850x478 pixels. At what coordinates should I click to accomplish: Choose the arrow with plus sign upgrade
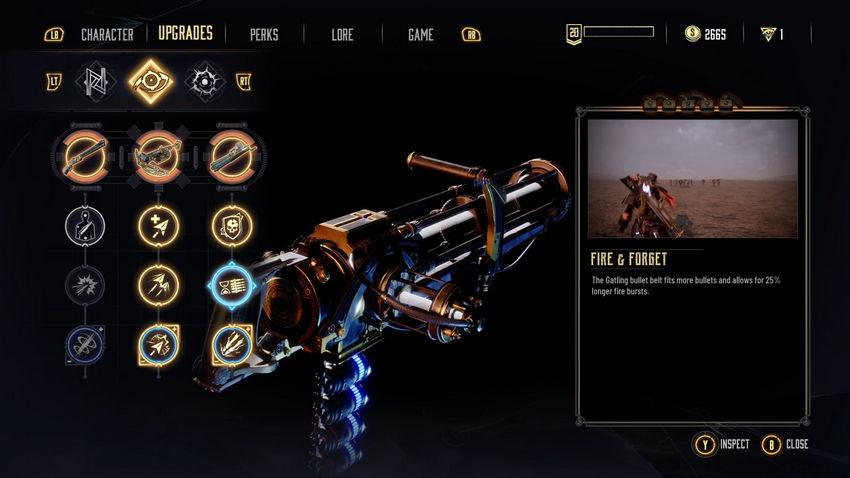pyautogui.click(x=158, y=224)
